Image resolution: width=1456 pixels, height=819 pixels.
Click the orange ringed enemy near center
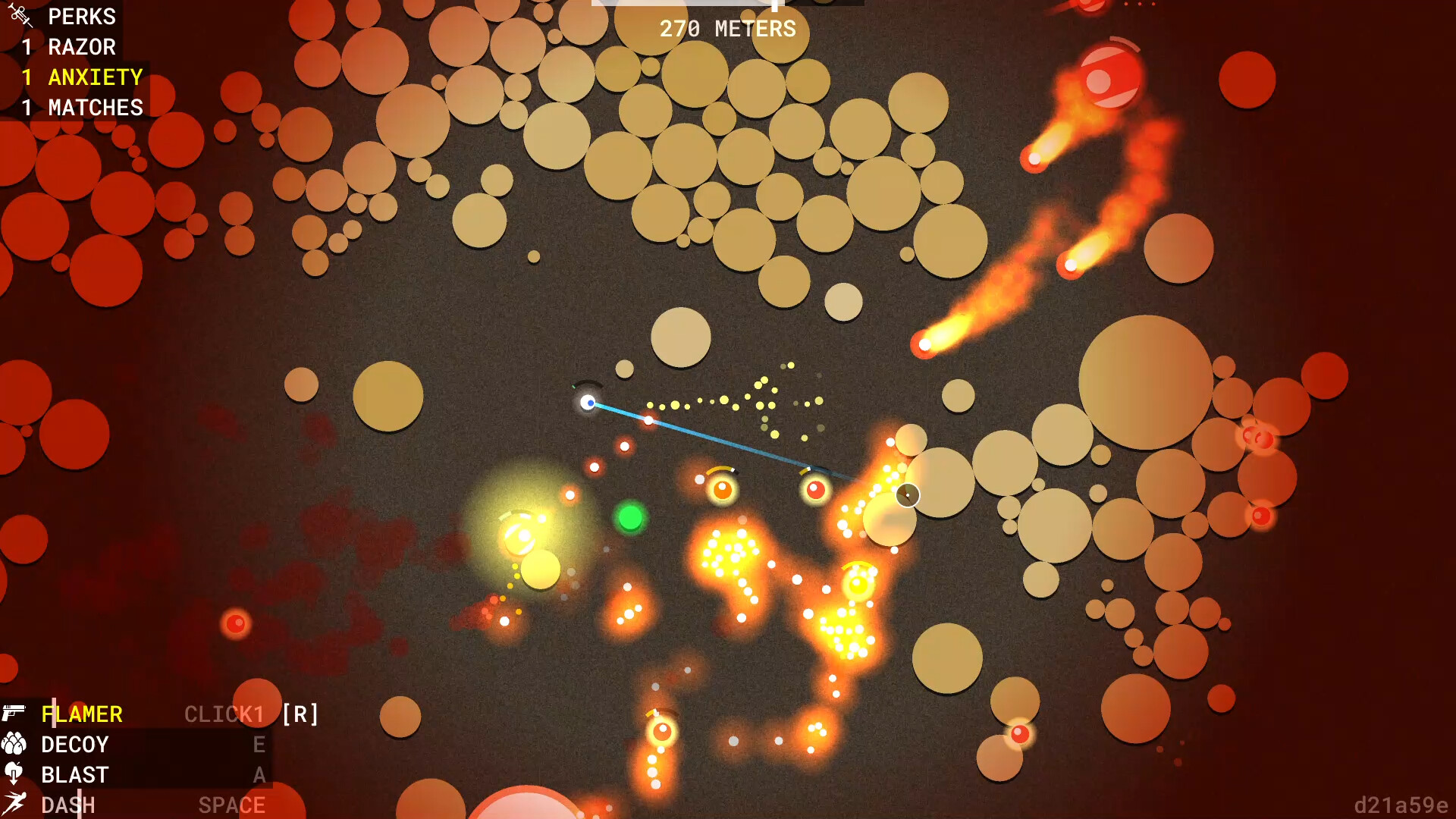coord(721,488)
